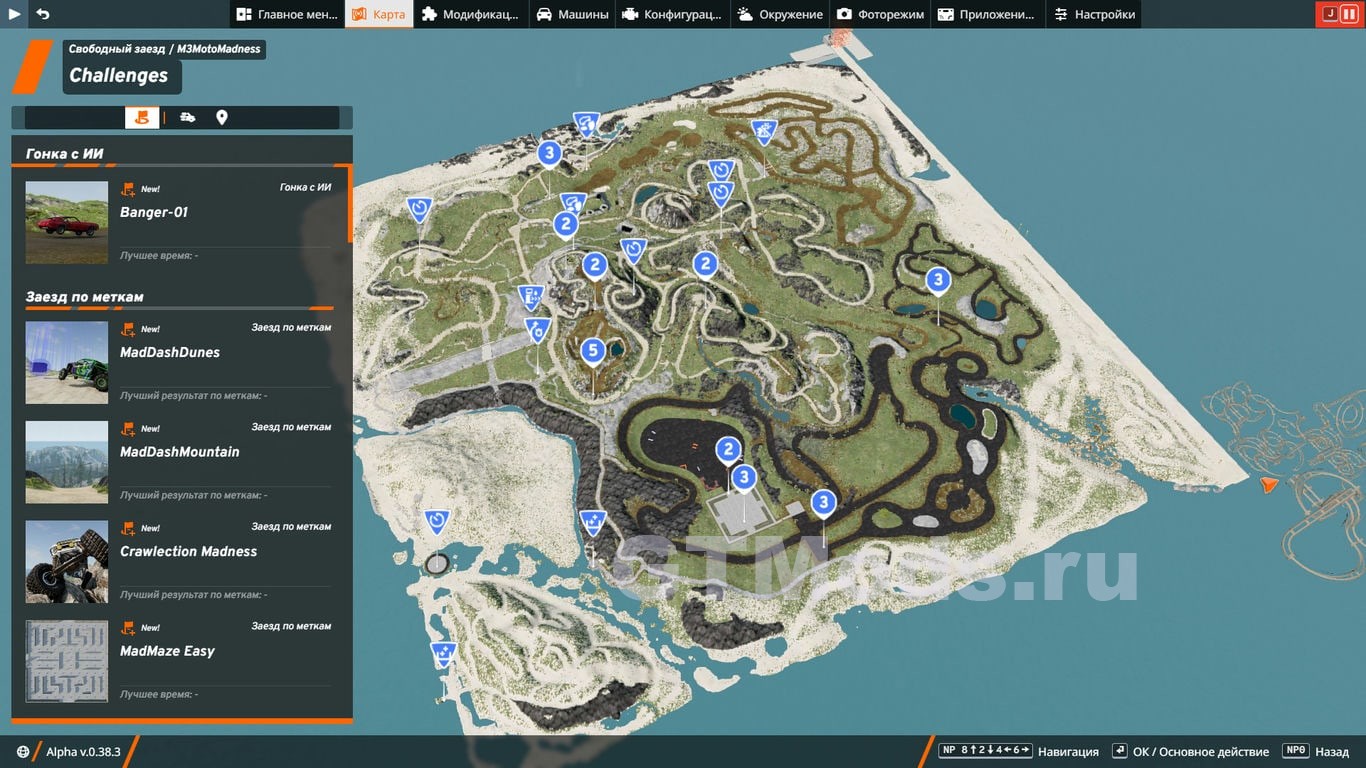Go to the Машины tab

tap(572, 14)
